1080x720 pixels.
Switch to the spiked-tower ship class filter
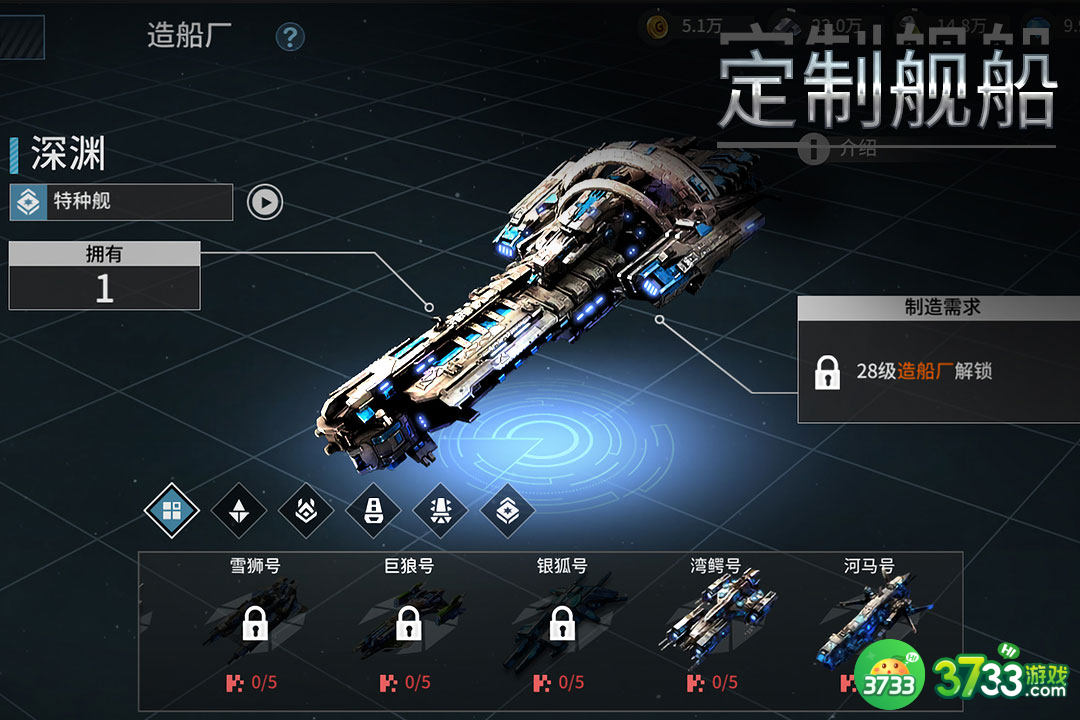coord(440,512)
